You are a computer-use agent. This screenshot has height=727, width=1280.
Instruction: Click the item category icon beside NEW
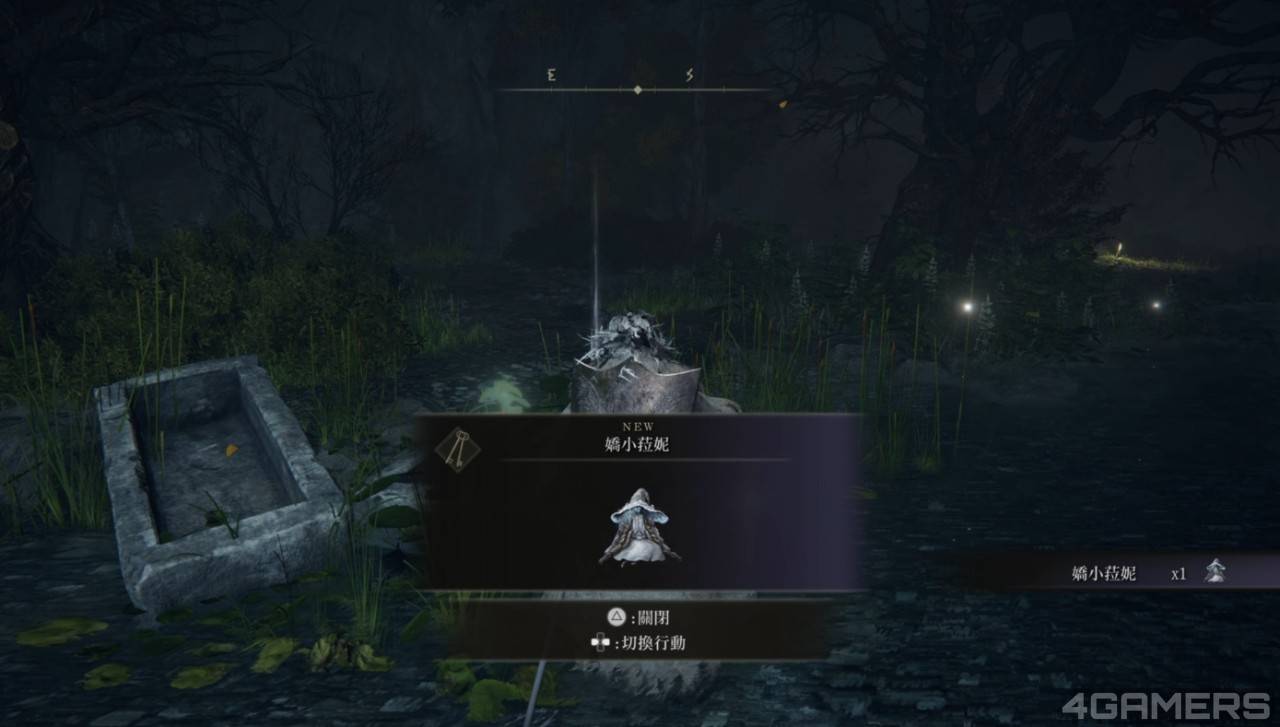pyautogui.click(x=457, y=449)
